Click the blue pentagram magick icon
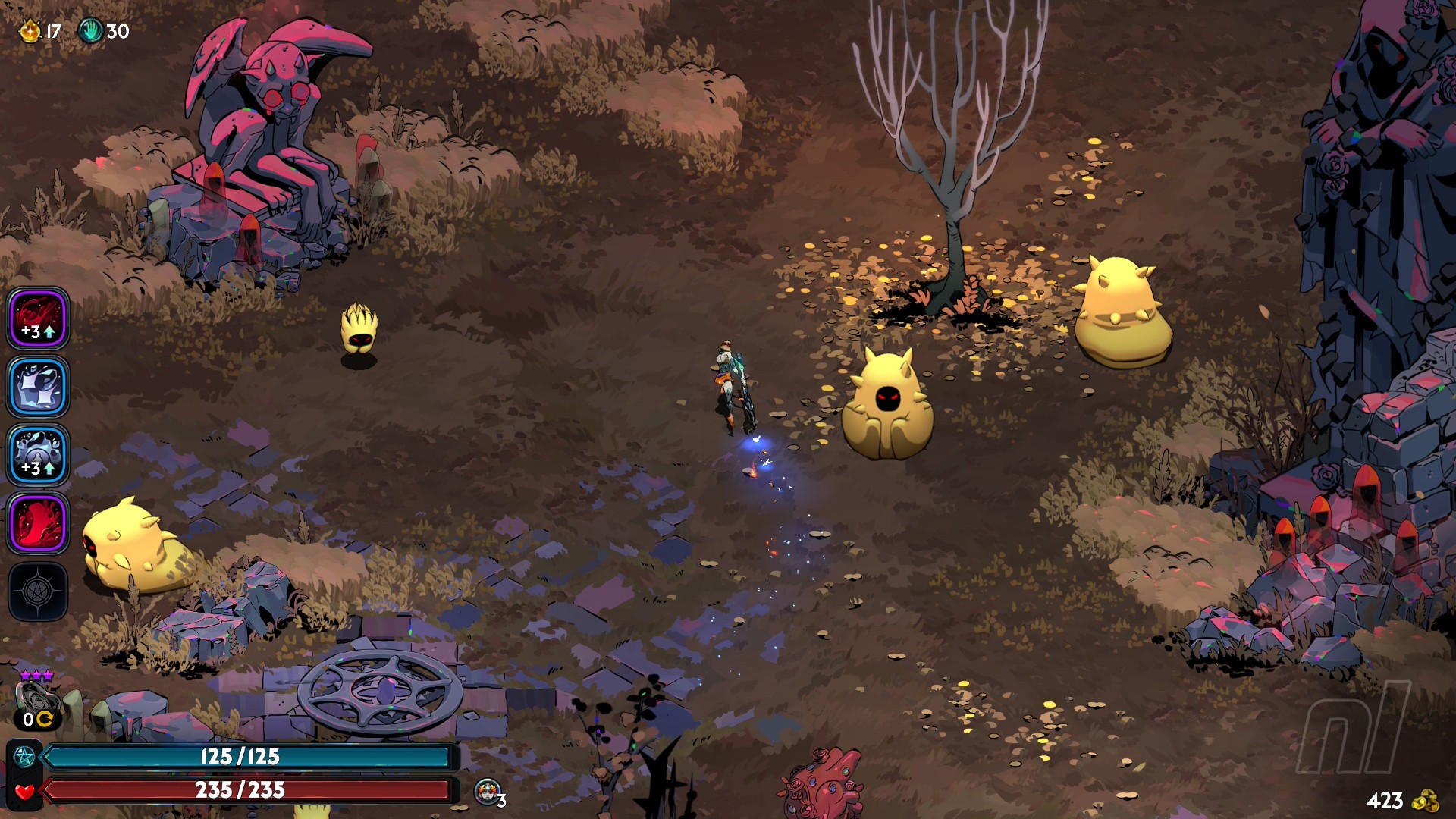This screenshot has height=819, width=1456. pyautogui.click(x=24, y=757)
